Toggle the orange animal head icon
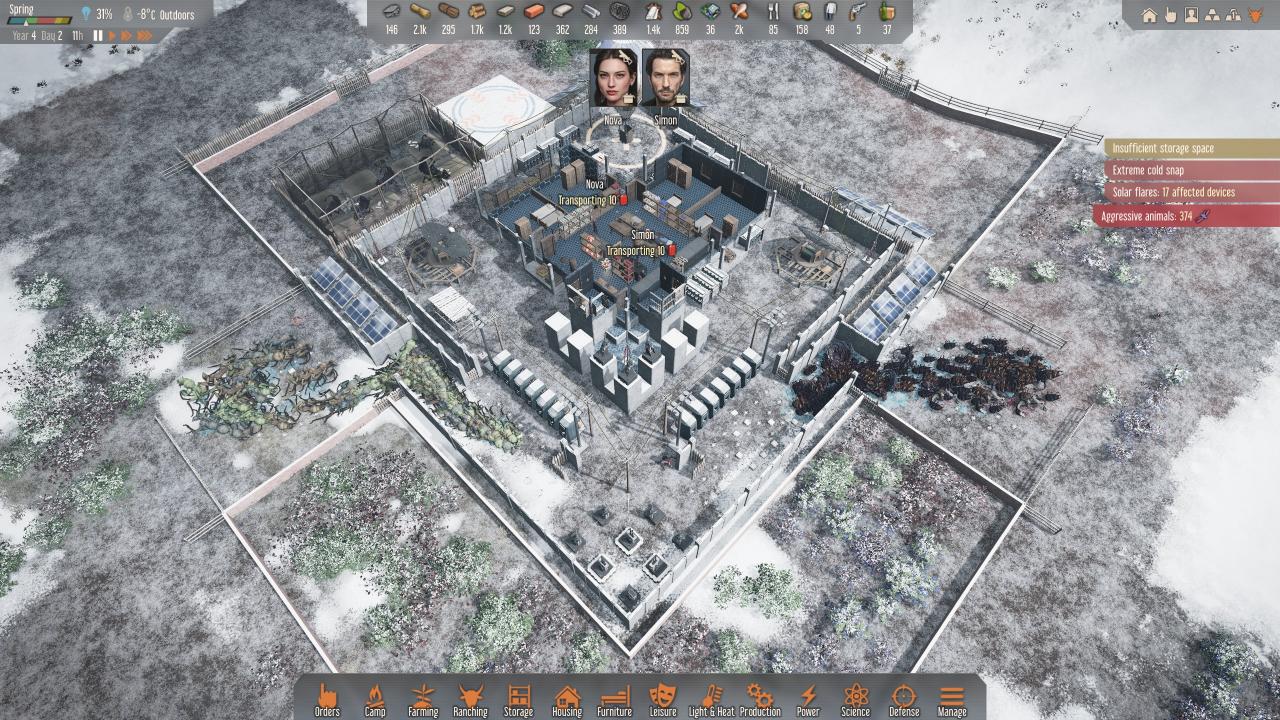Image resolution: width=1280 pixels, height=720 pixels. point(1256,15)
